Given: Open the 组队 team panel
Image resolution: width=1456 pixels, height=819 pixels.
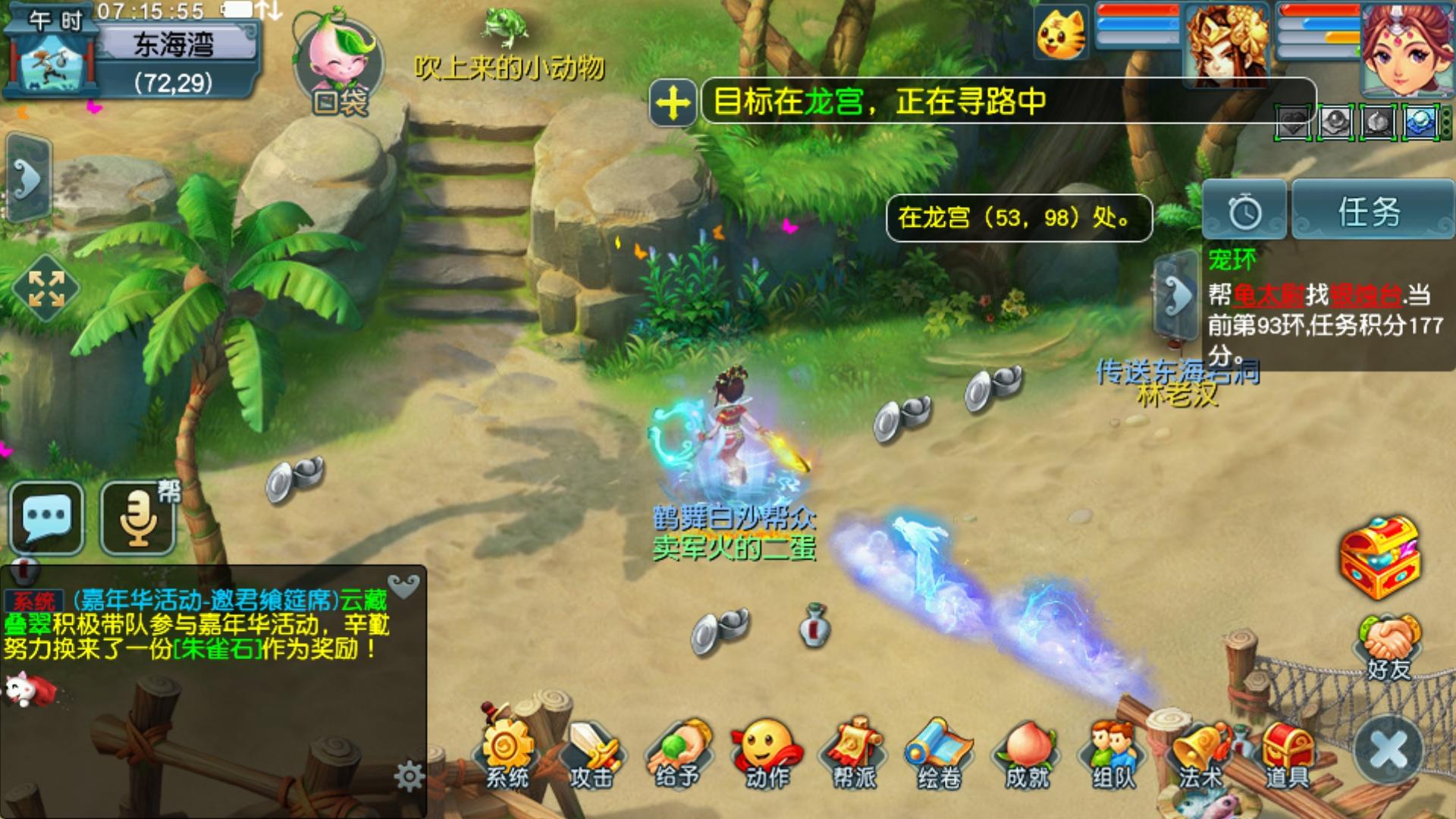Looking at the screenshot, I should pos(1113,753).
